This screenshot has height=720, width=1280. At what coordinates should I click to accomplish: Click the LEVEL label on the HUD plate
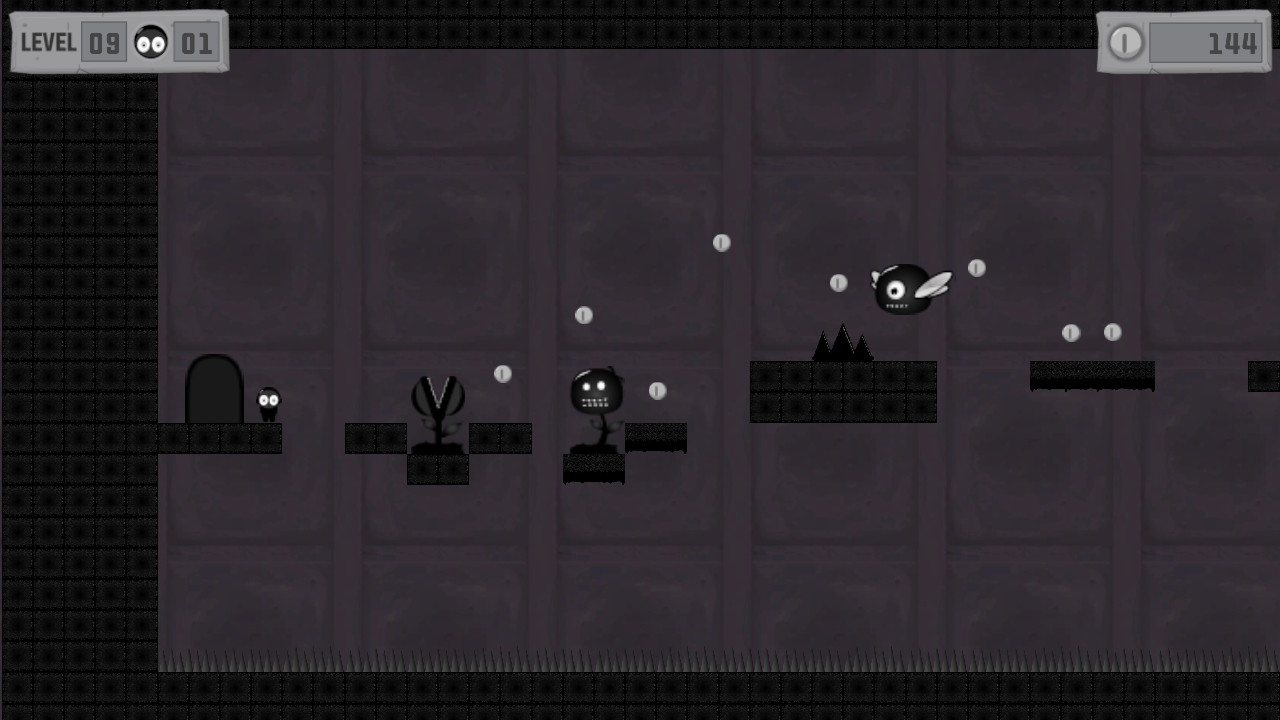46,42
